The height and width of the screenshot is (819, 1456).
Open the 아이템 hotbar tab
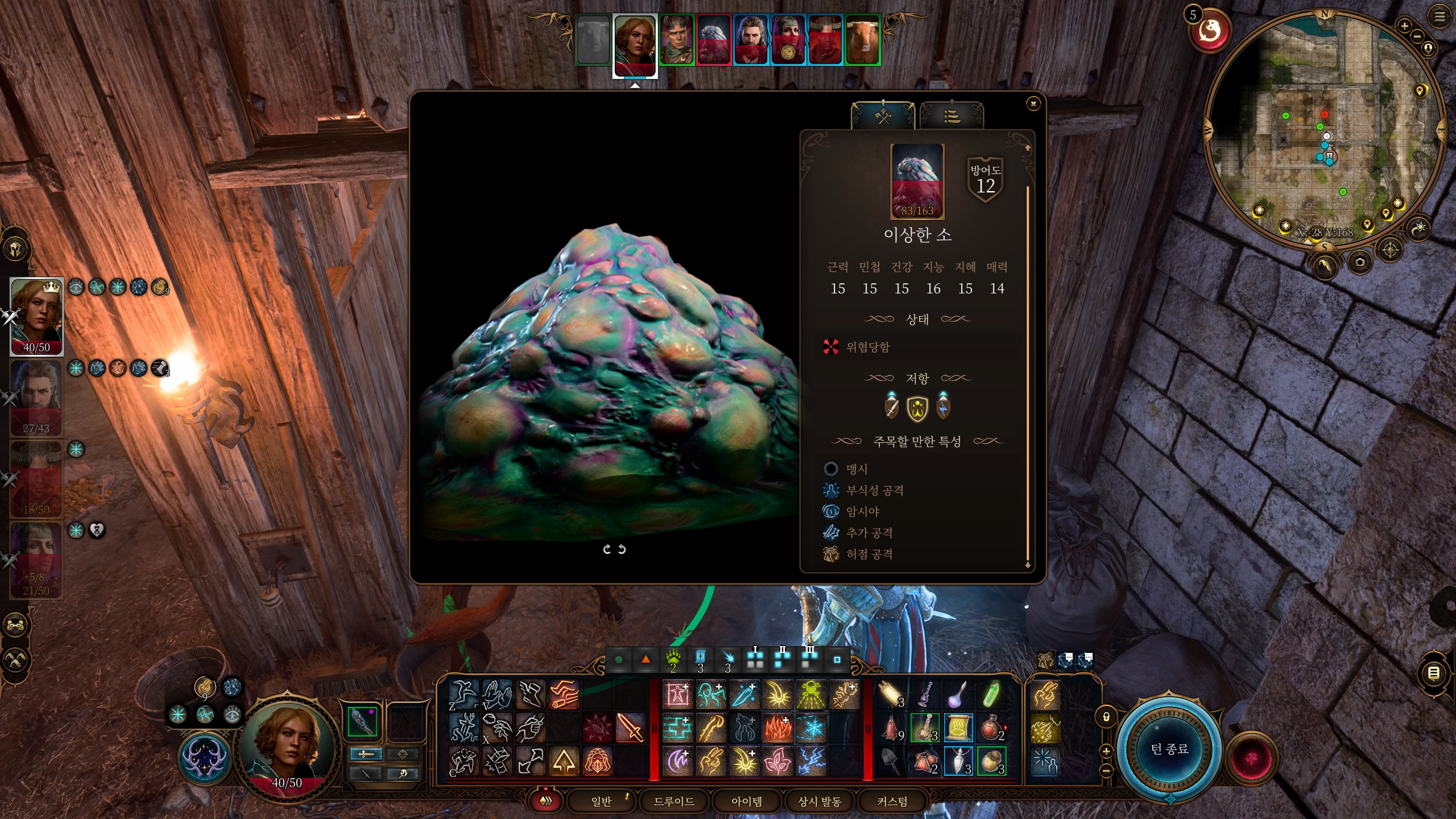coord(746,801)
